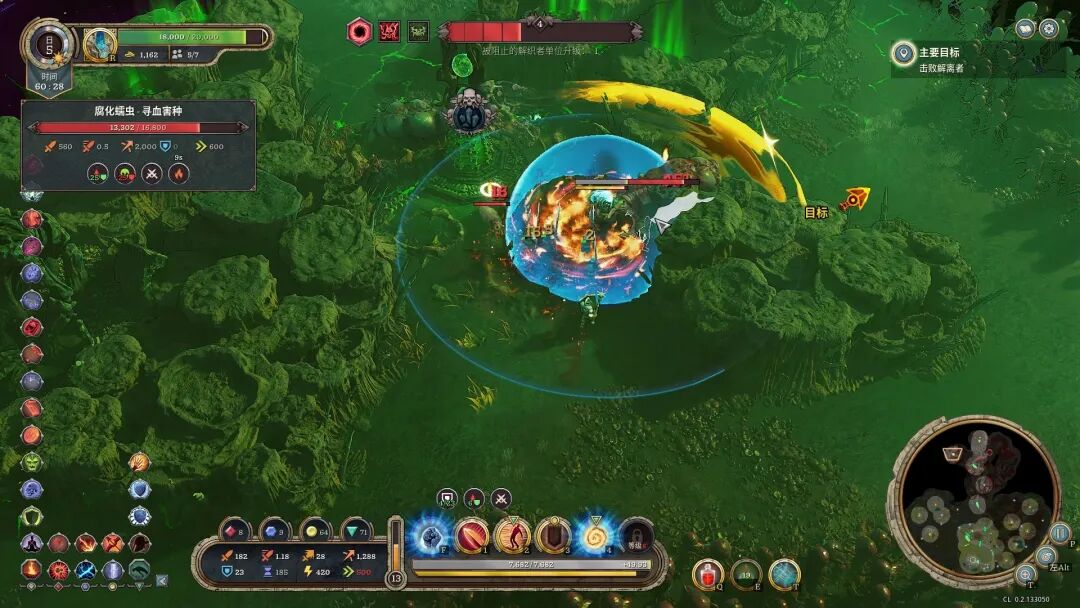
Task: Choose the meditating figure skill icon
Action: (x=32, y=543)
